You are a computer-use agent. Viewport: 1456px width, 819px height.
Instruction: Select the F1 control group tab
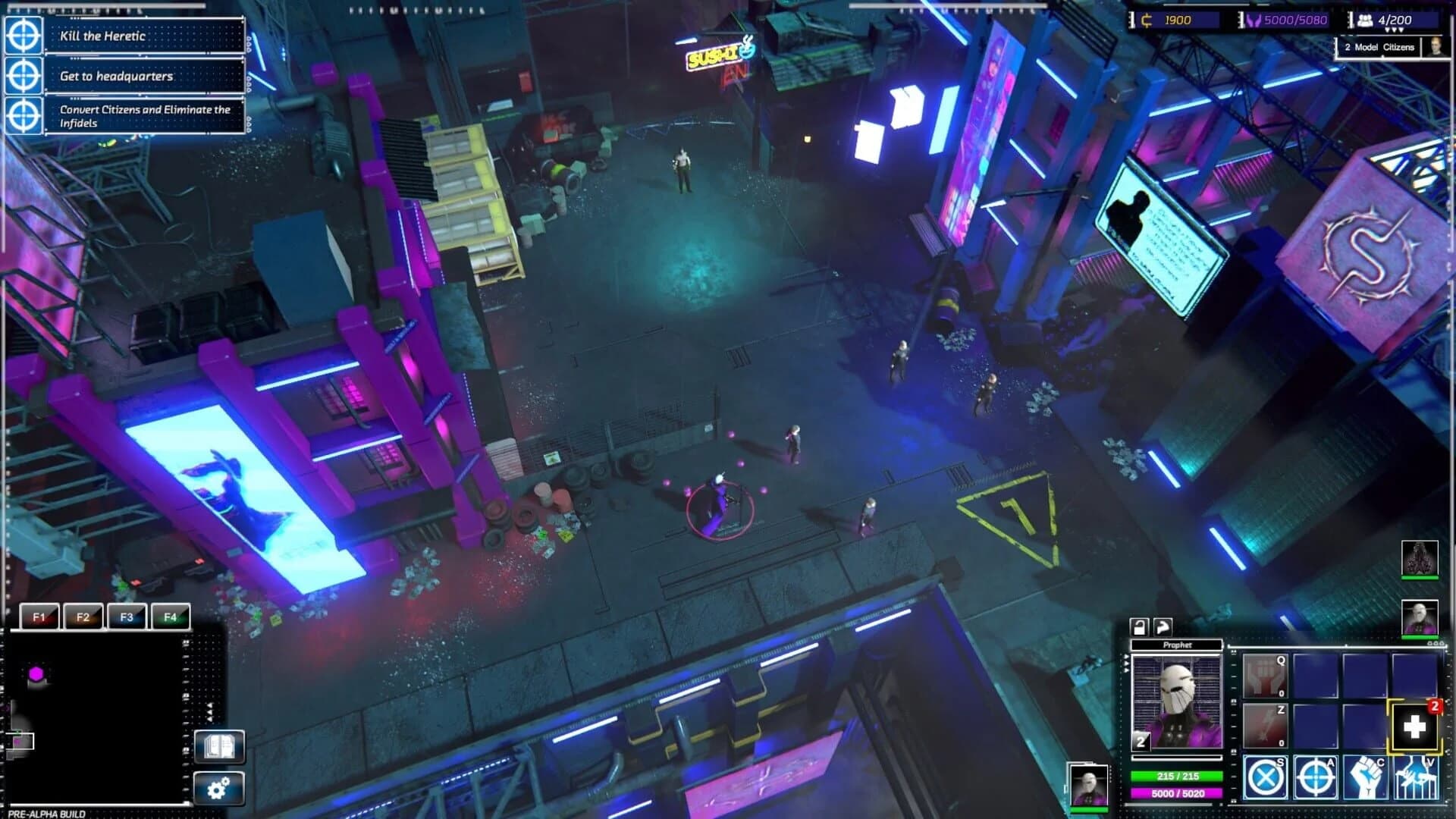coord(40,617)
